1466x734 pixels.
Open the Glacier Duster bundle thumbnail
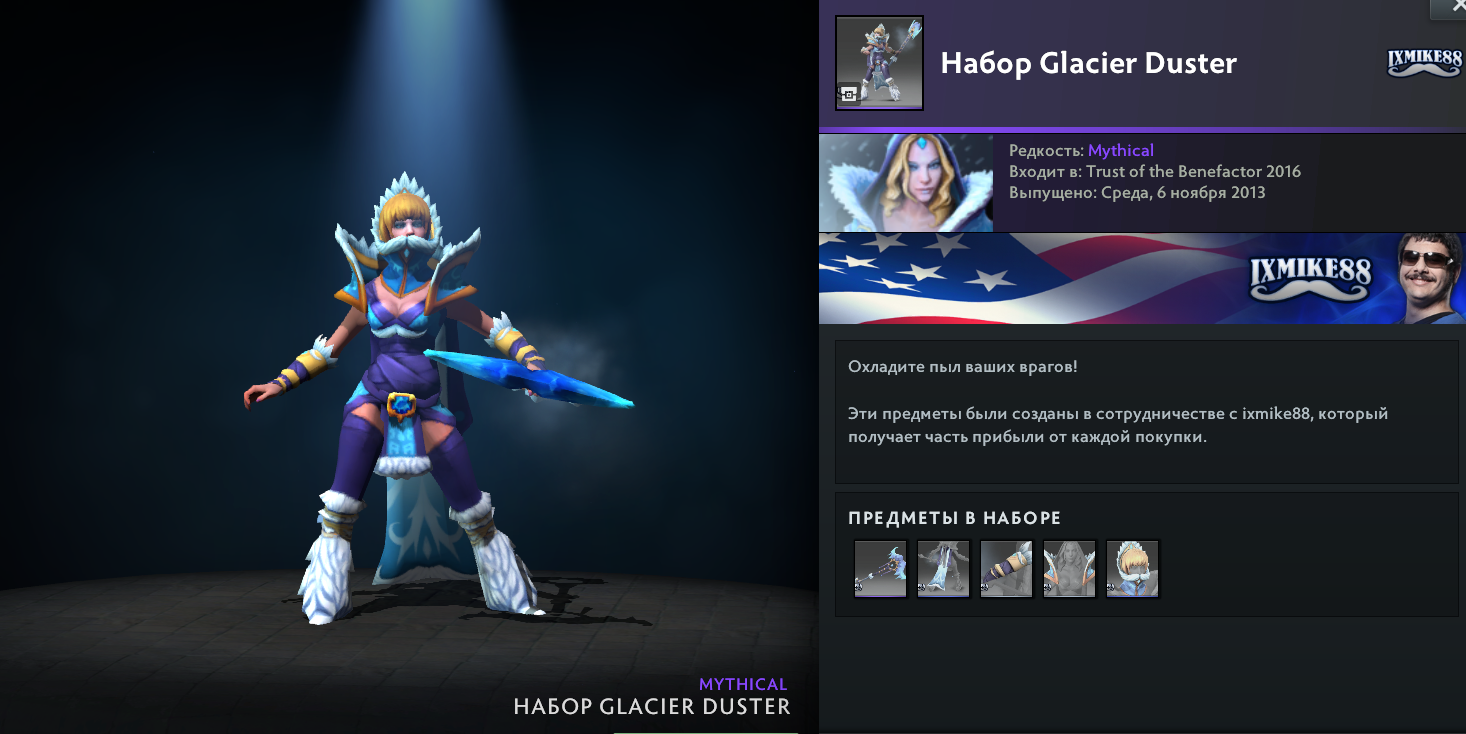[x=879, y=63]
